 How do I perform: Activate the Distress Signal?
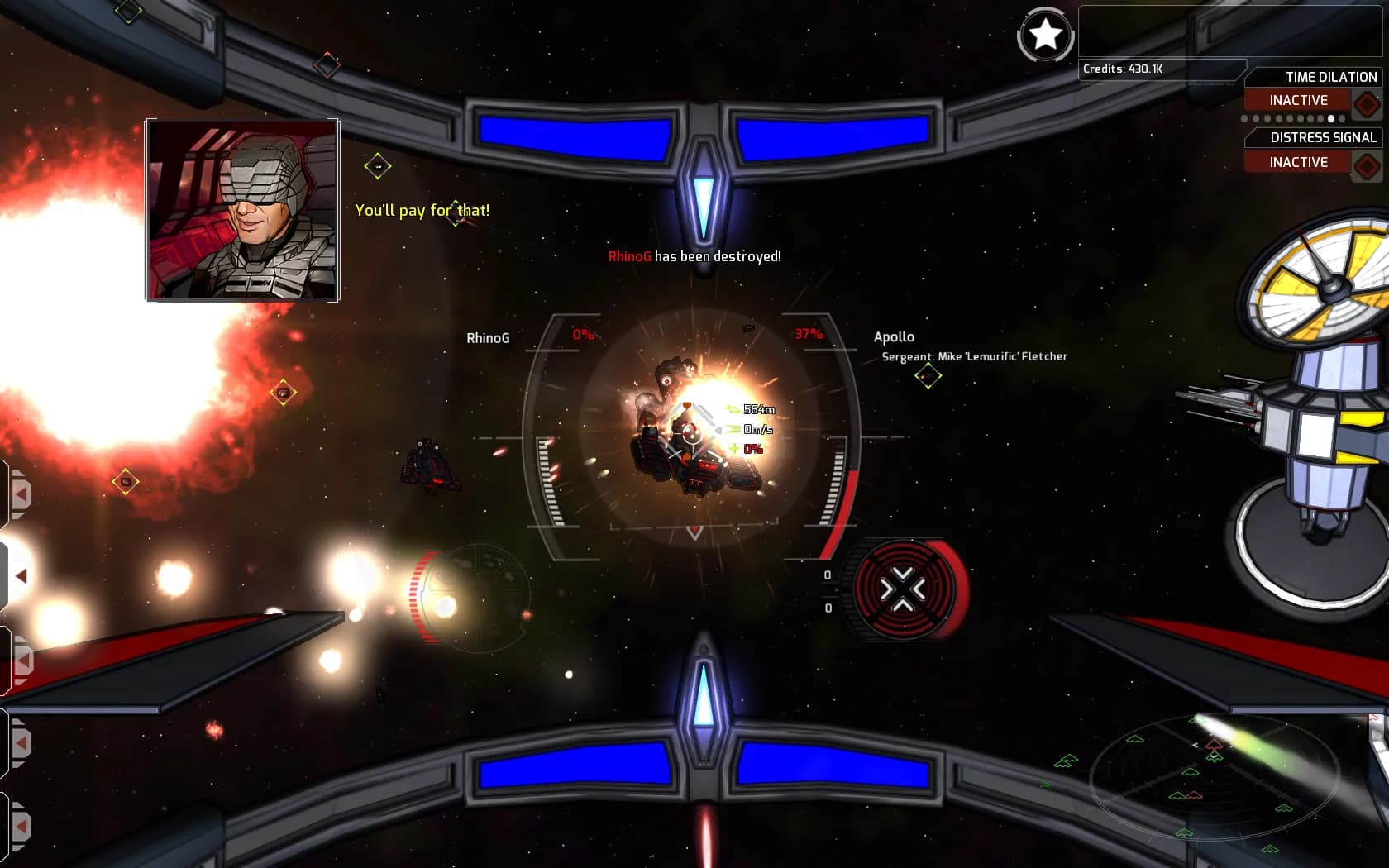point(1298,162)
